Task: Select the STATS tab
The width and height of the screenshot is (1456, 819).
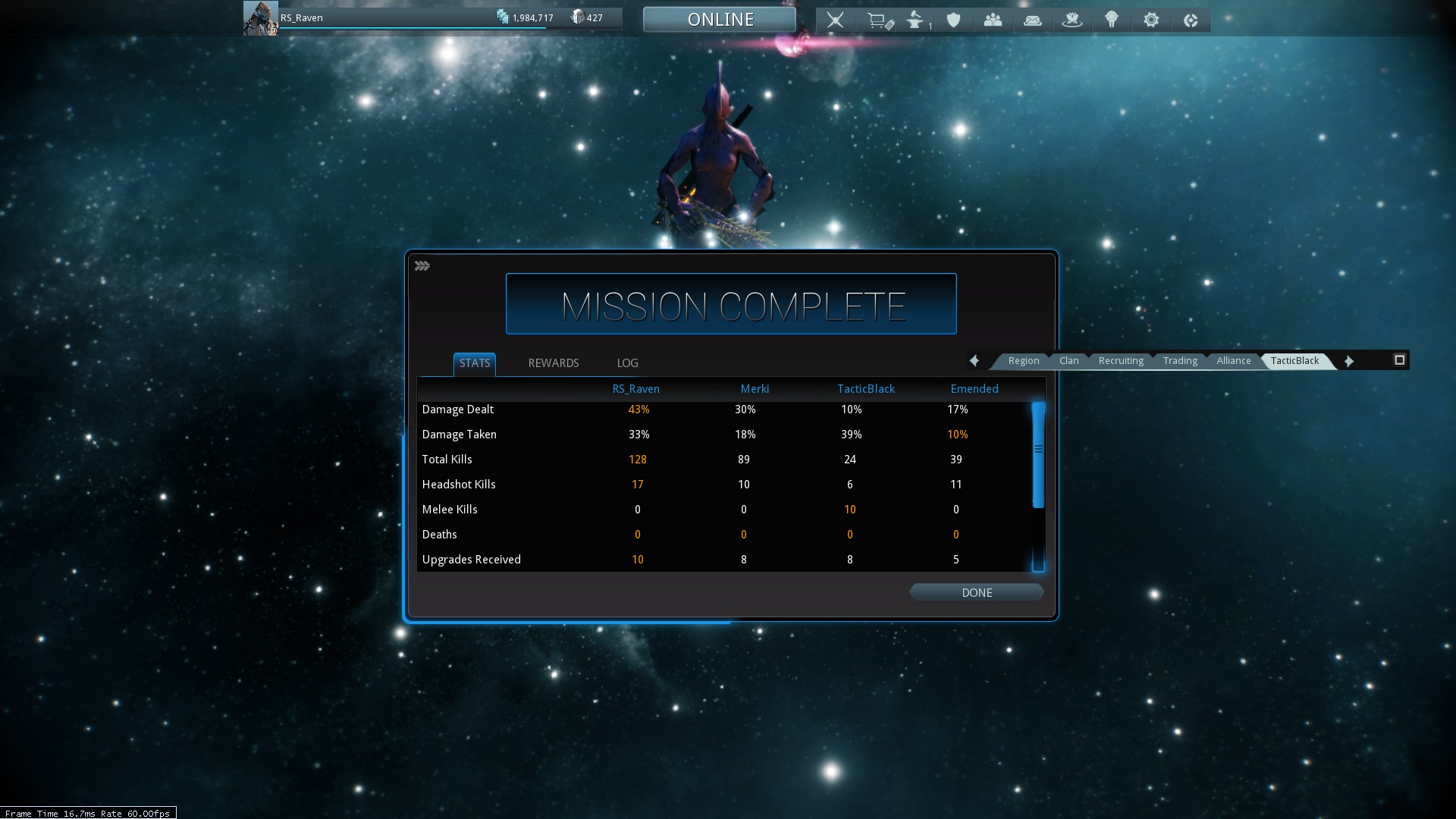Action: point(475,363)
